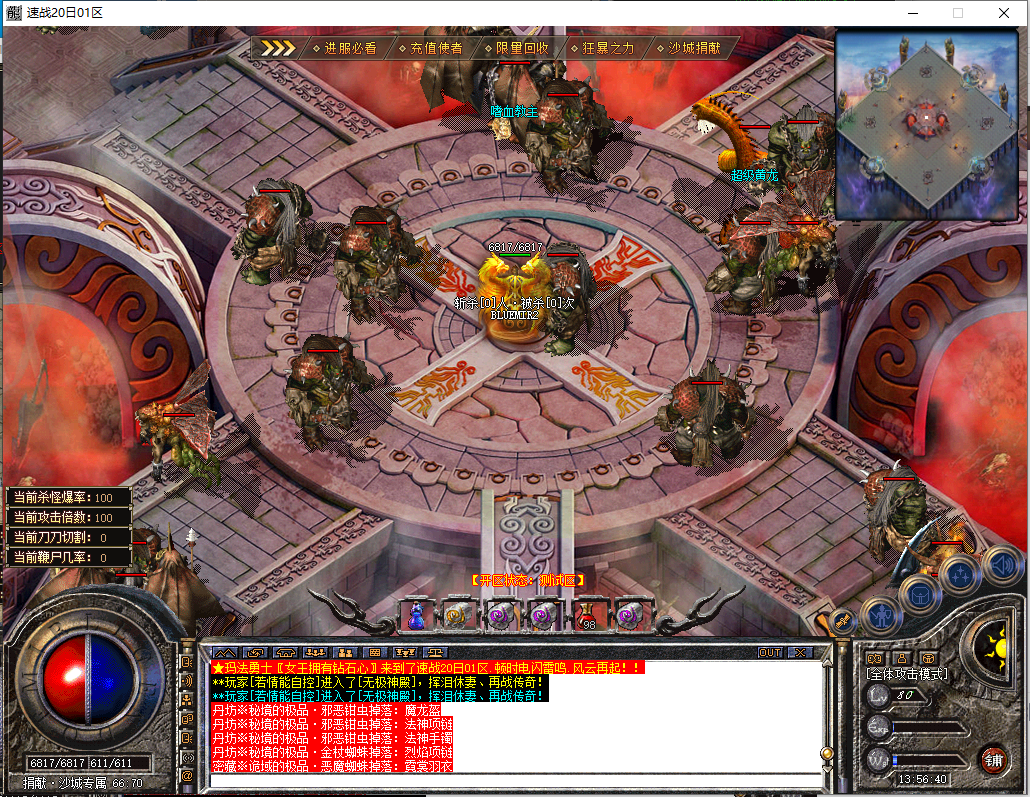
Task: Toggle the 全体攻击模式 attack mode label
Action: (906, 674)
